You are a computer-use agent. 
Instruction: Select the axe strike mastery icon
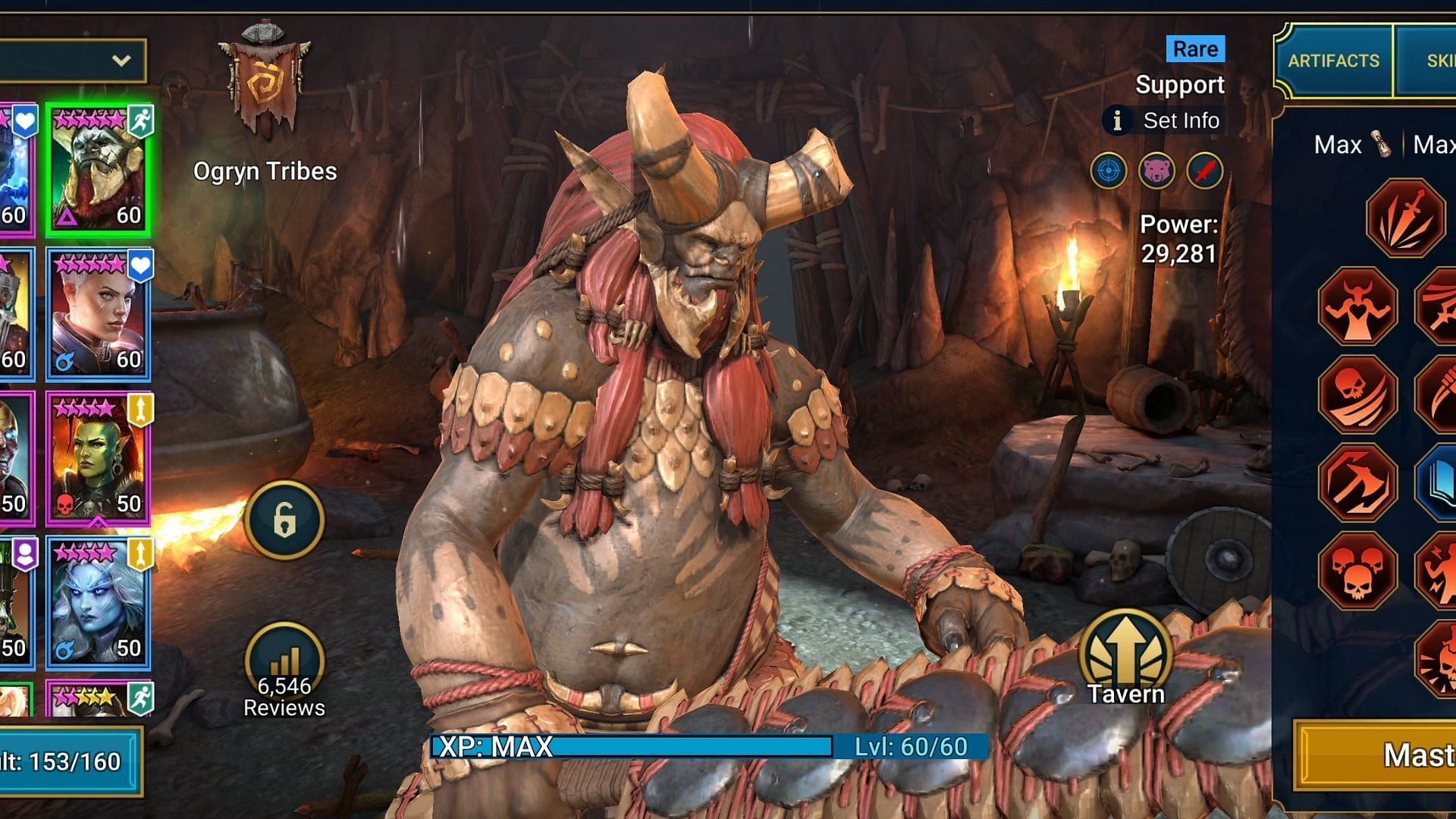1357,482
